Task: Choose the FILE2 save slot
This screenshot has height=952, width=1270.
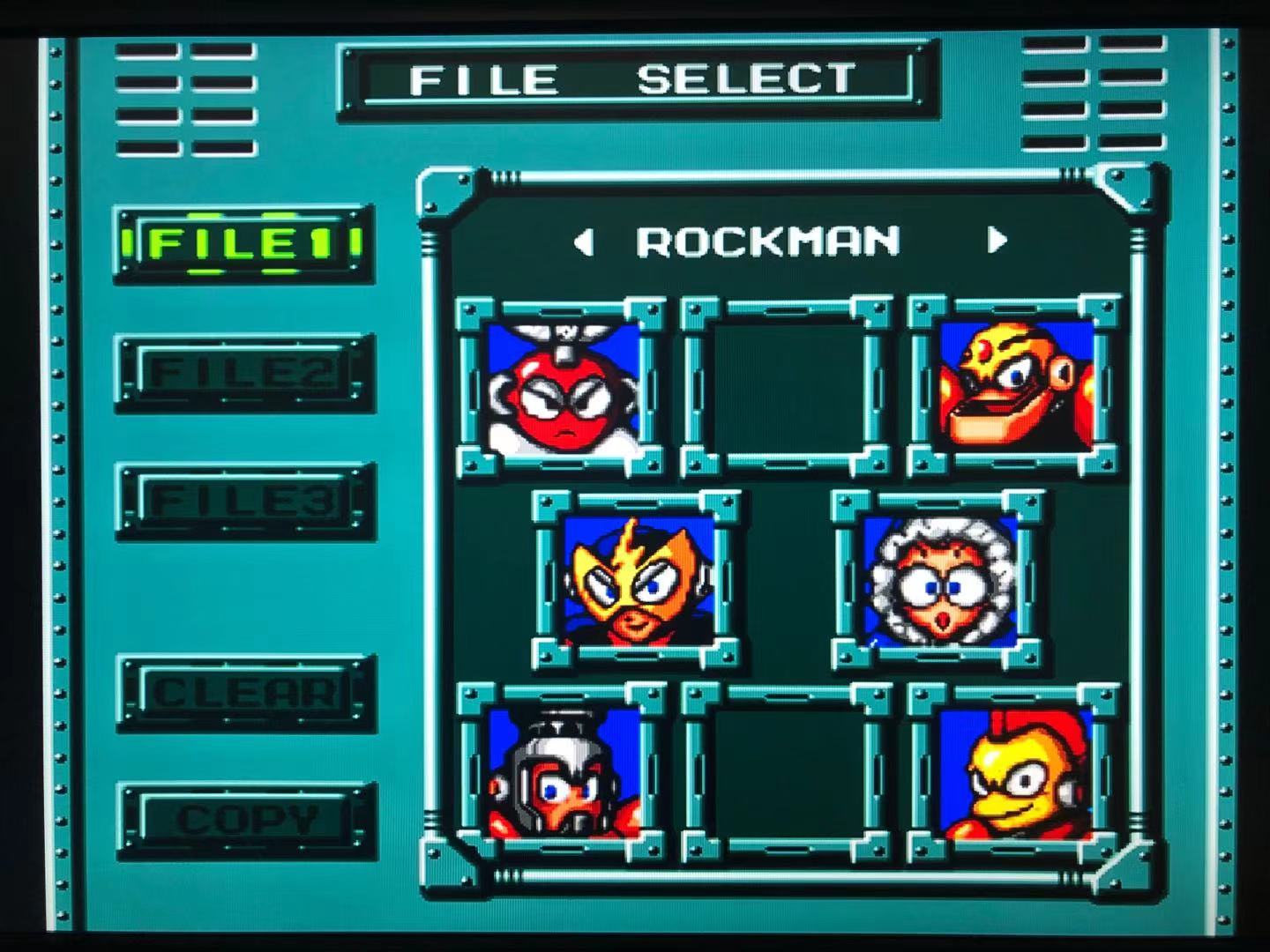Action: 244,372
